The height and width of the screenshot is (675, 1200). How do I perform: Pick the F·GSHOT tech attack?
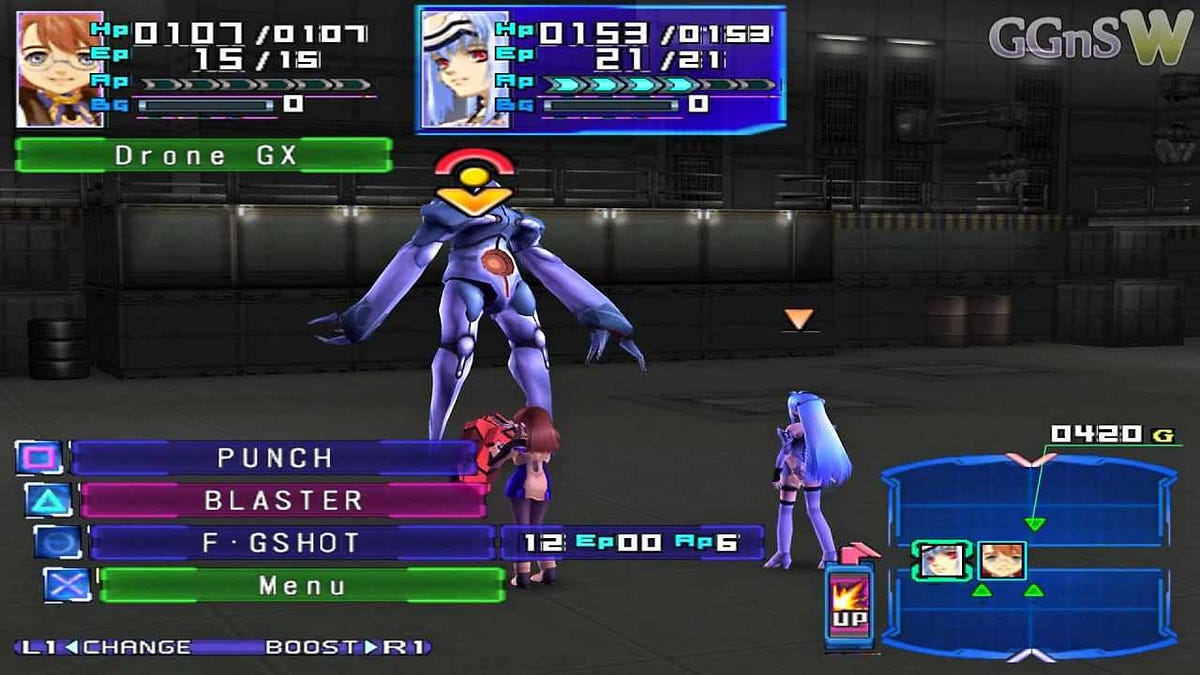tap(291, 543)
